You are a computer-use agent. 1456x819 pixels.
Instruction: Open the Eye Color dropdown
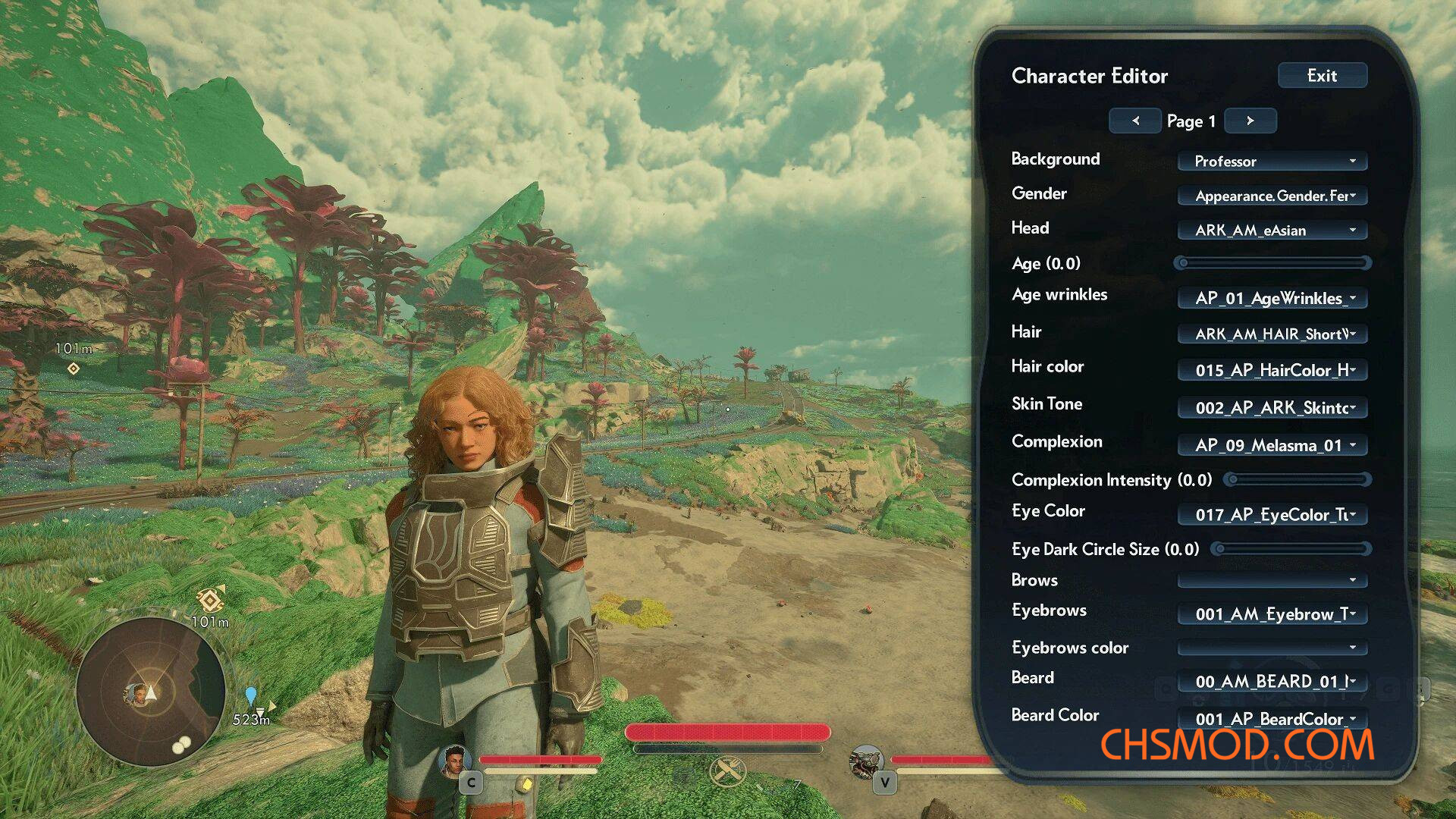tap(1272, 515)
